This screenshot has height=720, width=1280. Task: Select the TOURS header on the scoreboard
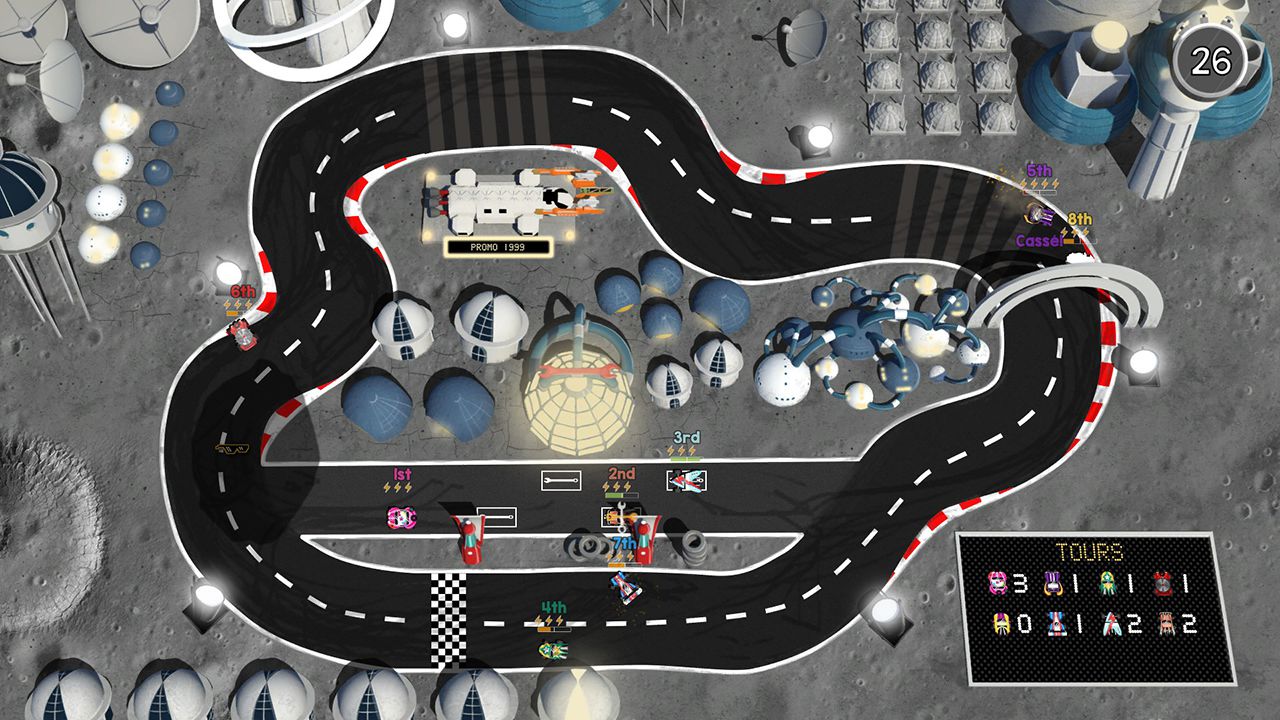[x=1090, y=550]
